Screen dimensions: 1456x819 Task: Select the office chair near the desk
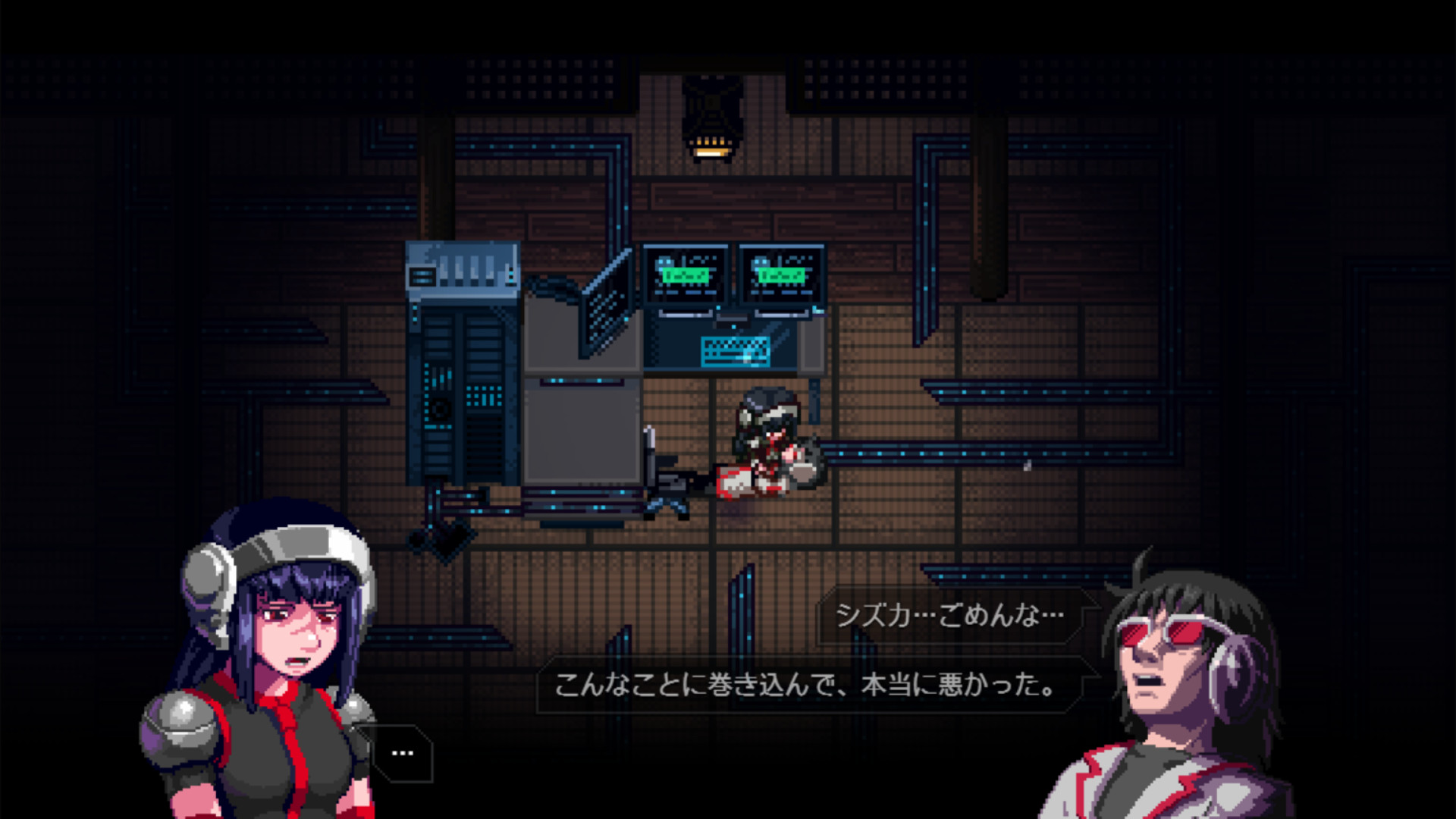tap(667, 485)
